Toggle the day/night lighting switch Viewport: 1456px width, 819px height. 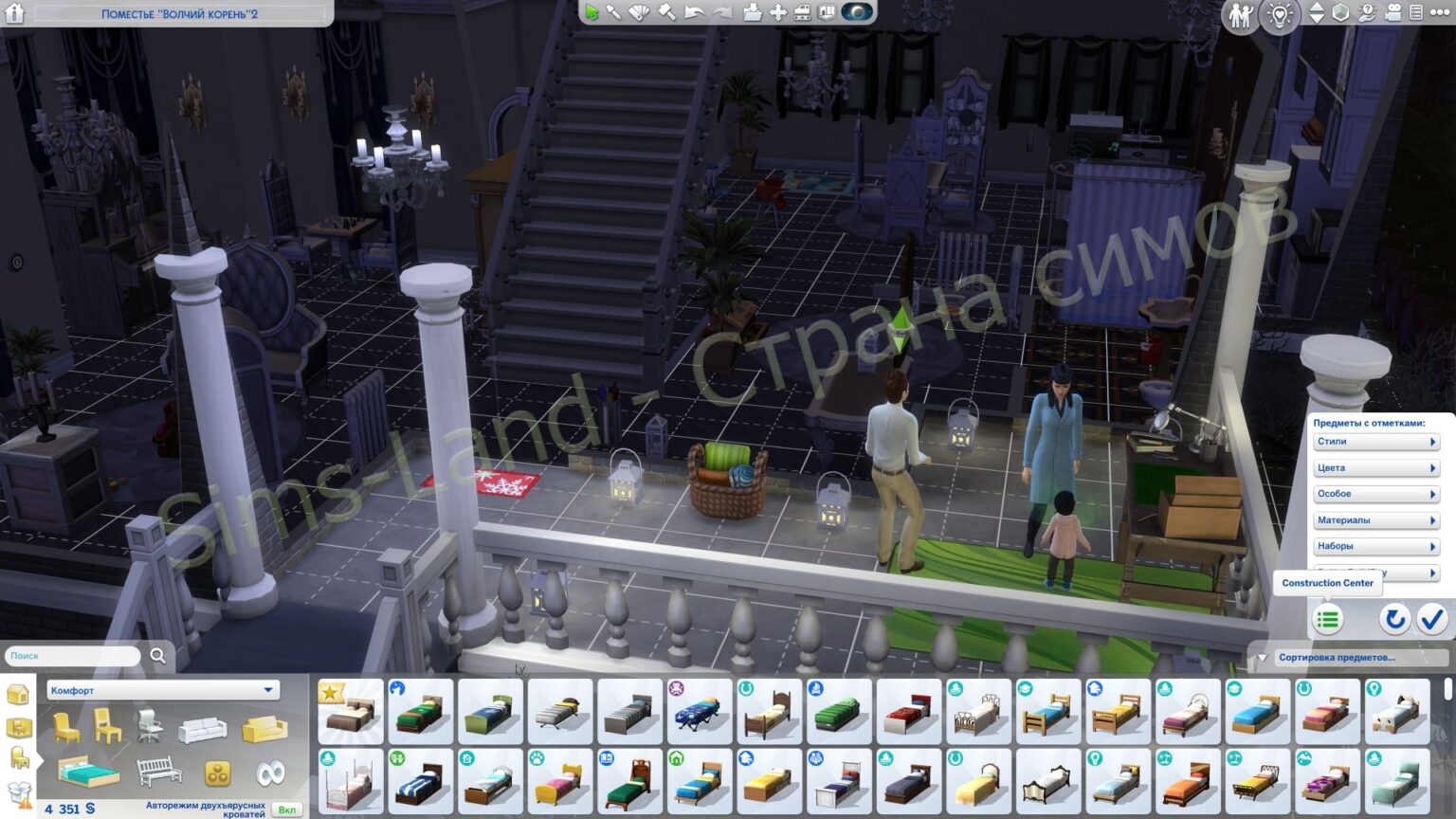[1281, 14]
